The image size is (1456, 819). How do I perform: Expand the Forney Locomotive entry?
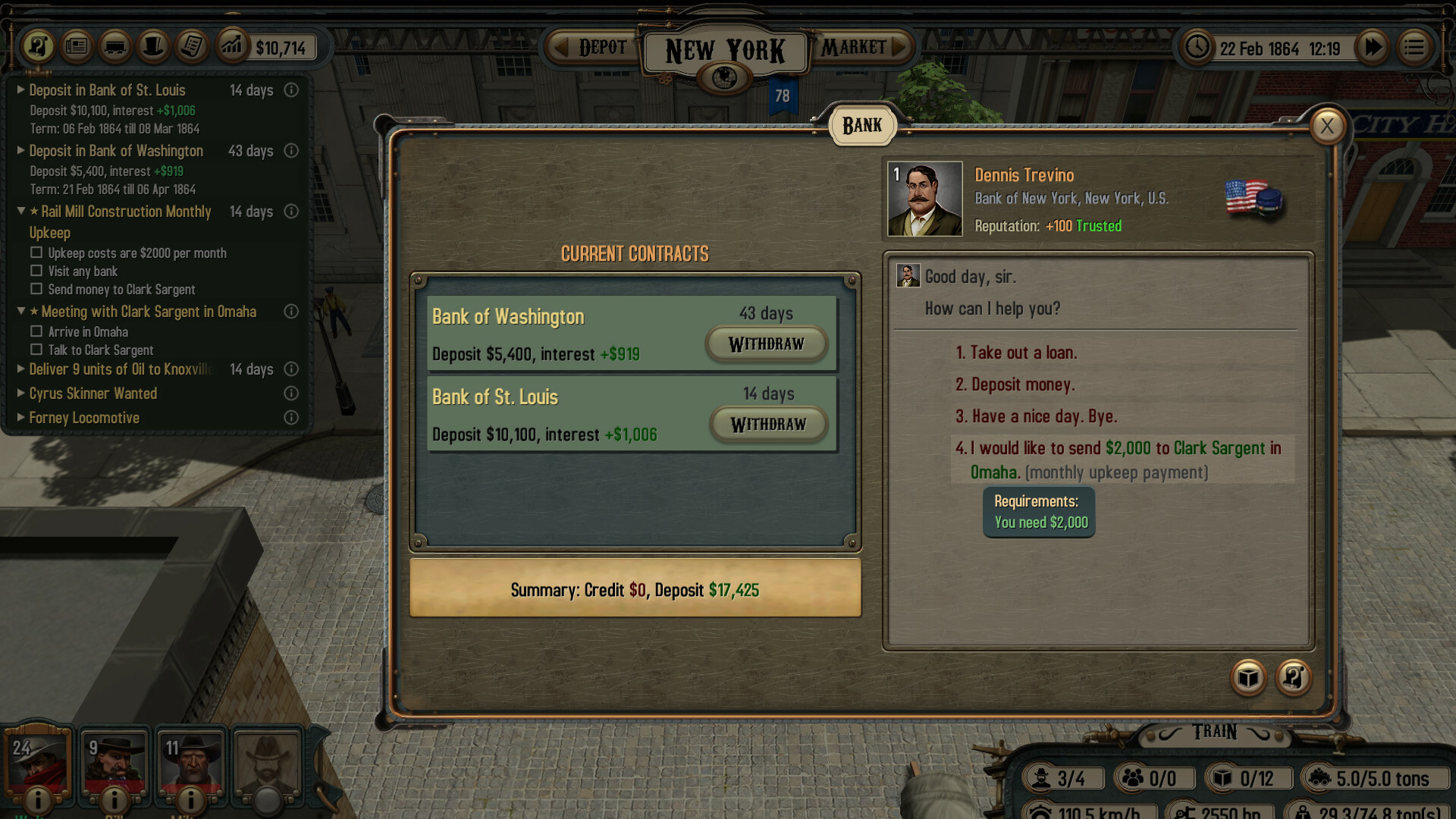click(x=20, y=417)
